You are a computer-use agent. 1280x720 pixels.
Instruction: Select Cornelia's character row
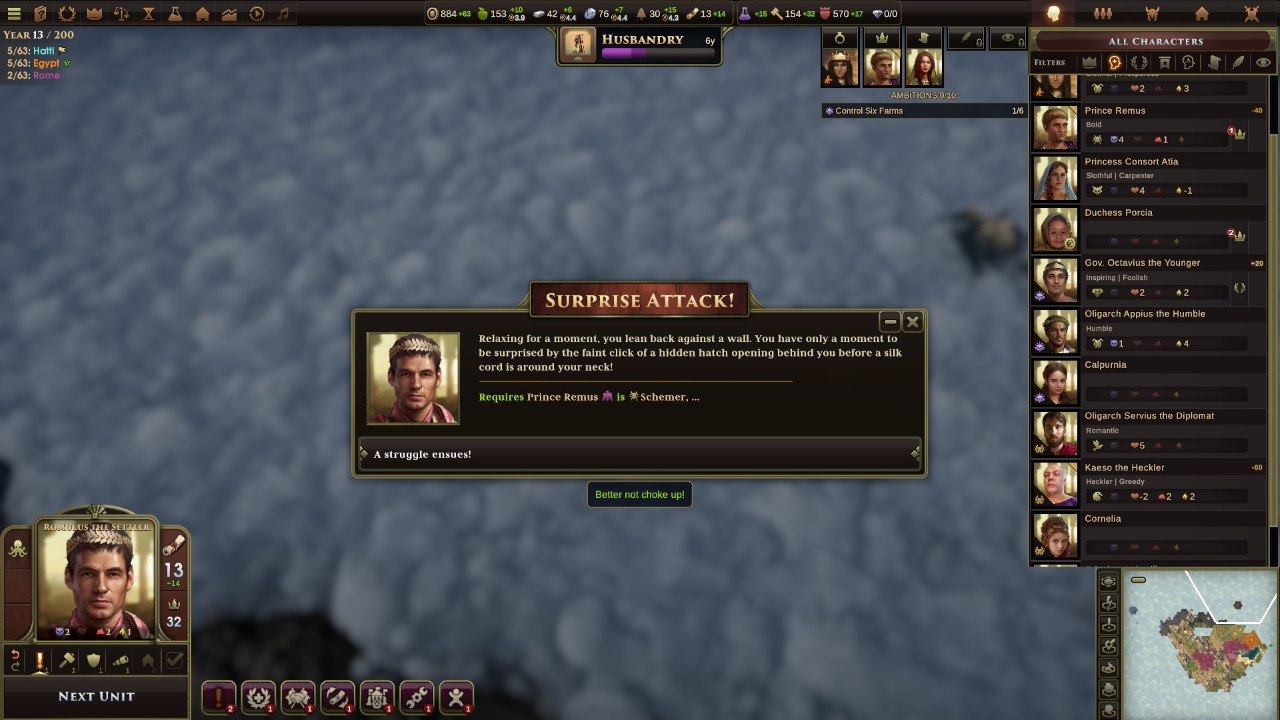(1148, 535)
